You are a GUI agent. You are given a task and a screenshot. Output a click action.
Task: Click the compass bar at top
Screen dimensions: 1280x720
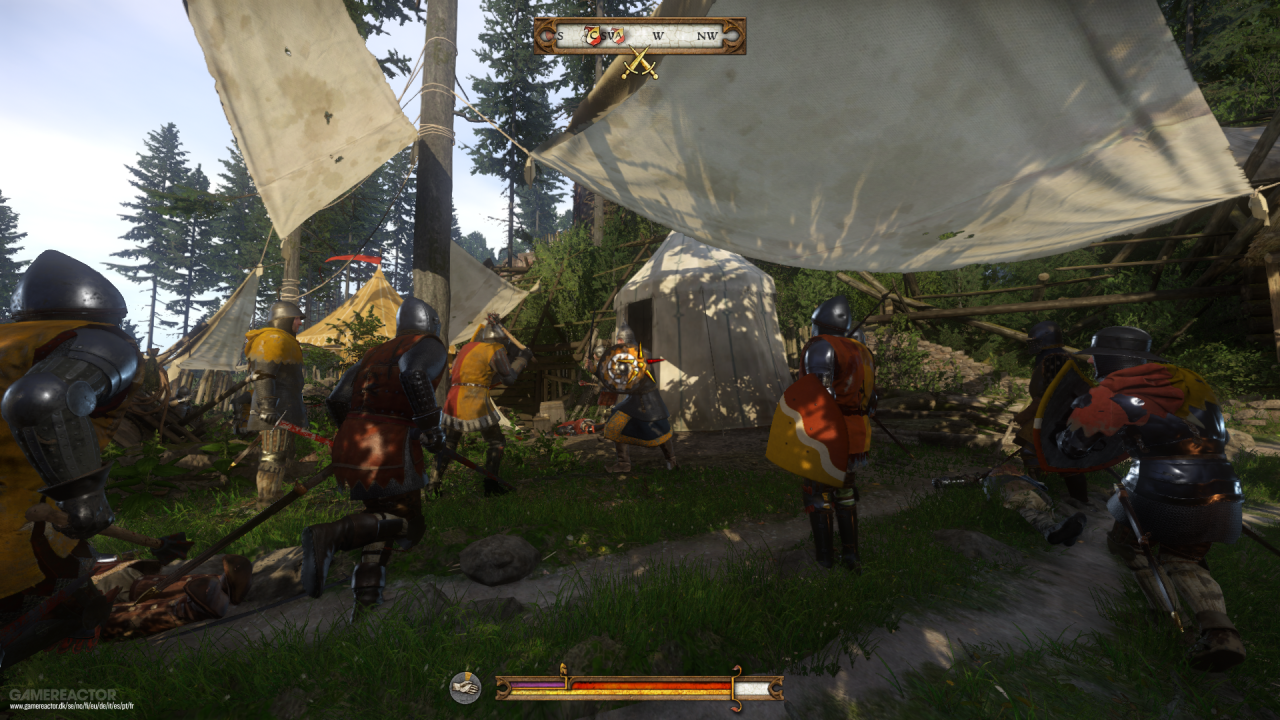640,36
